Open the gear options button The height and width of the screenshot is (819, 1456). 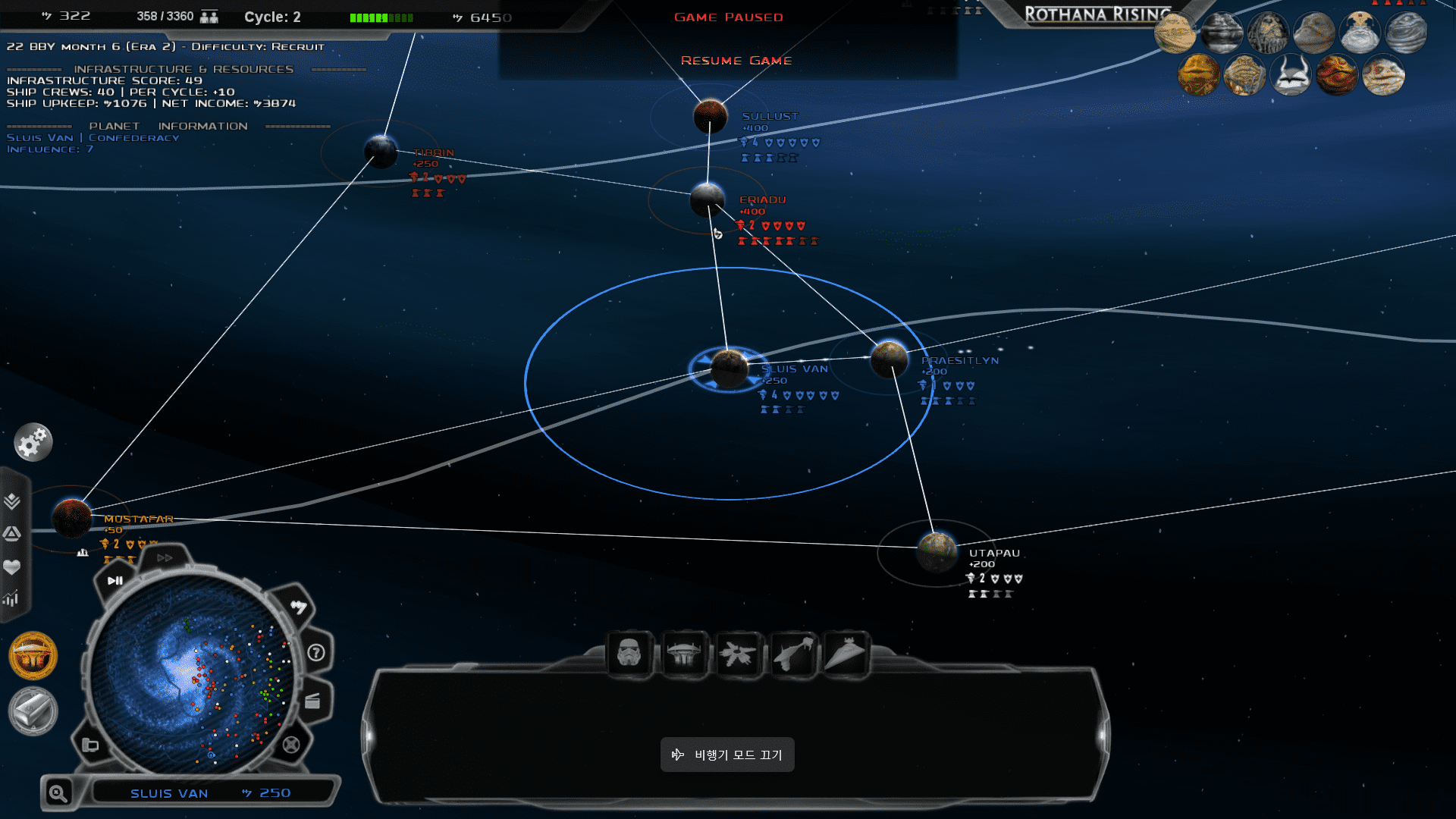pos(33,442)
